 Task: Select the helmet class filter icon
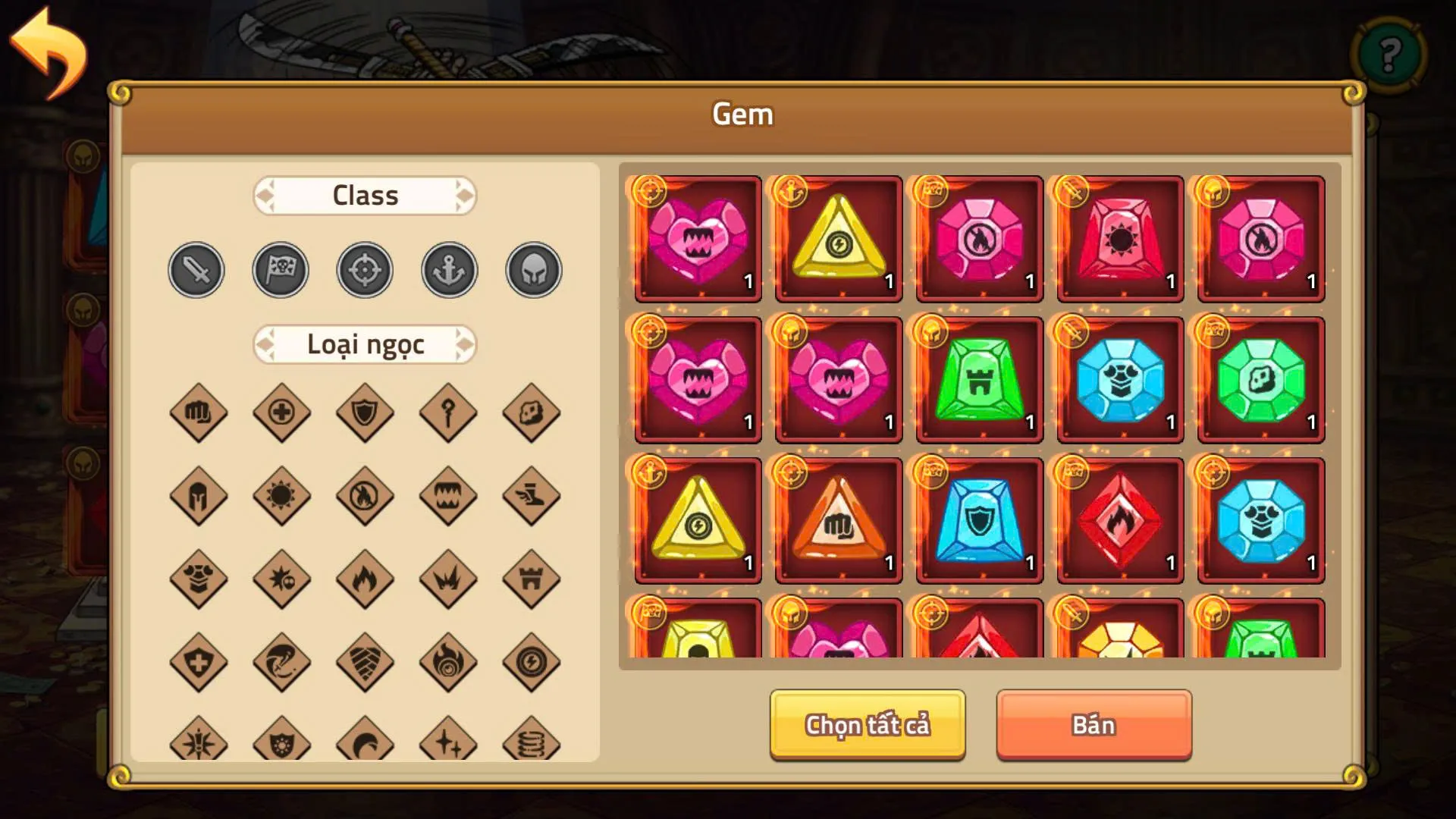(x=532, y=269)
